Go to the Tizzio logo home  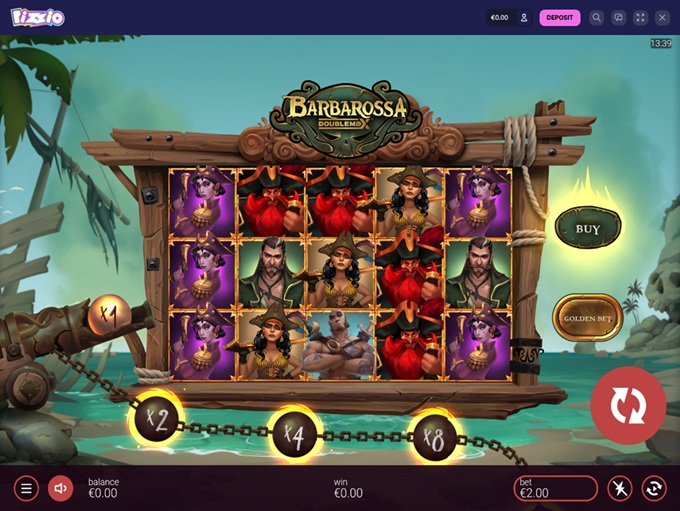click(x=38, y=17)
